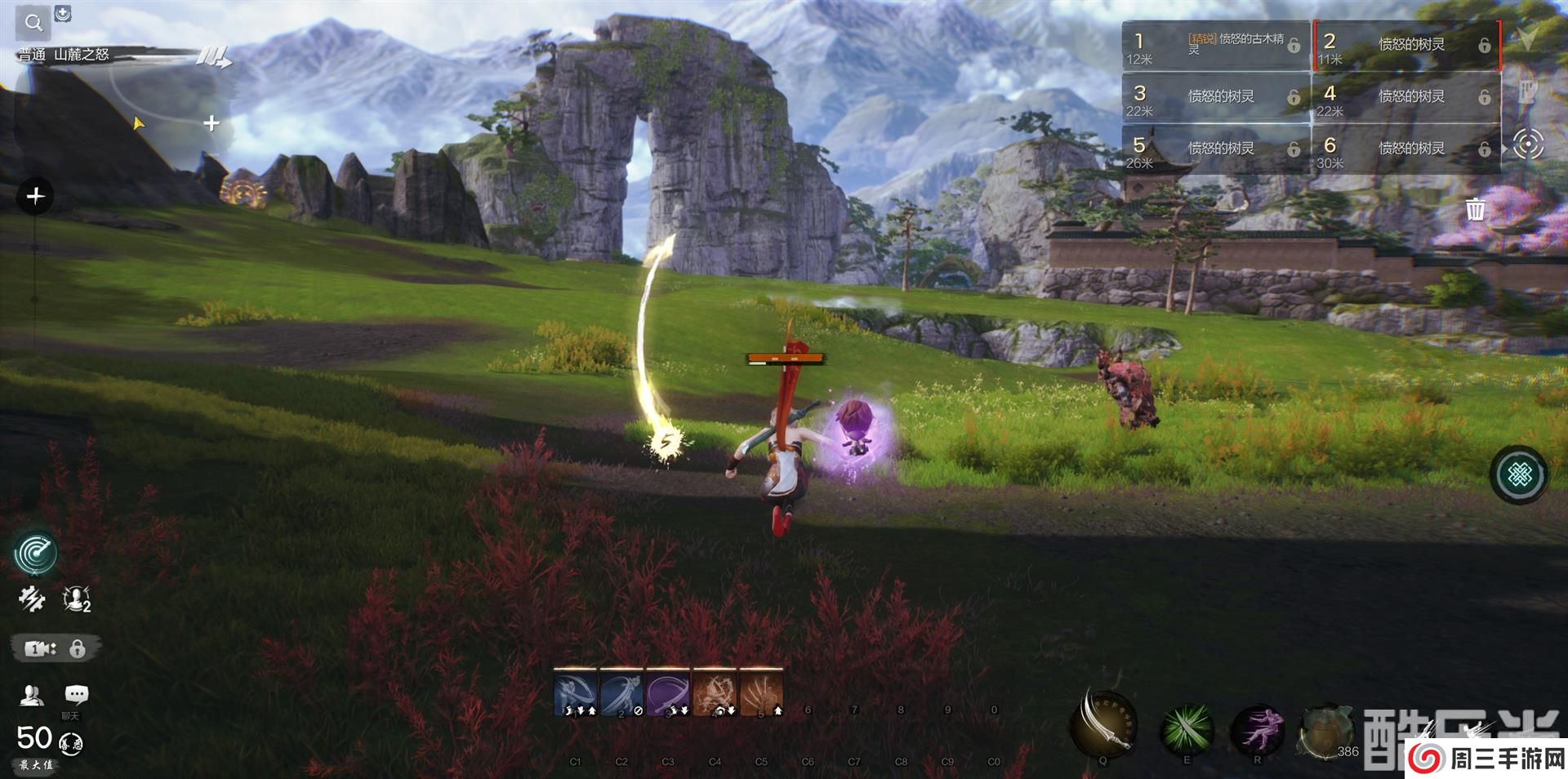Open the gear with lightning icon
The width and height of the screenshot is (1568, 779).
31,600
